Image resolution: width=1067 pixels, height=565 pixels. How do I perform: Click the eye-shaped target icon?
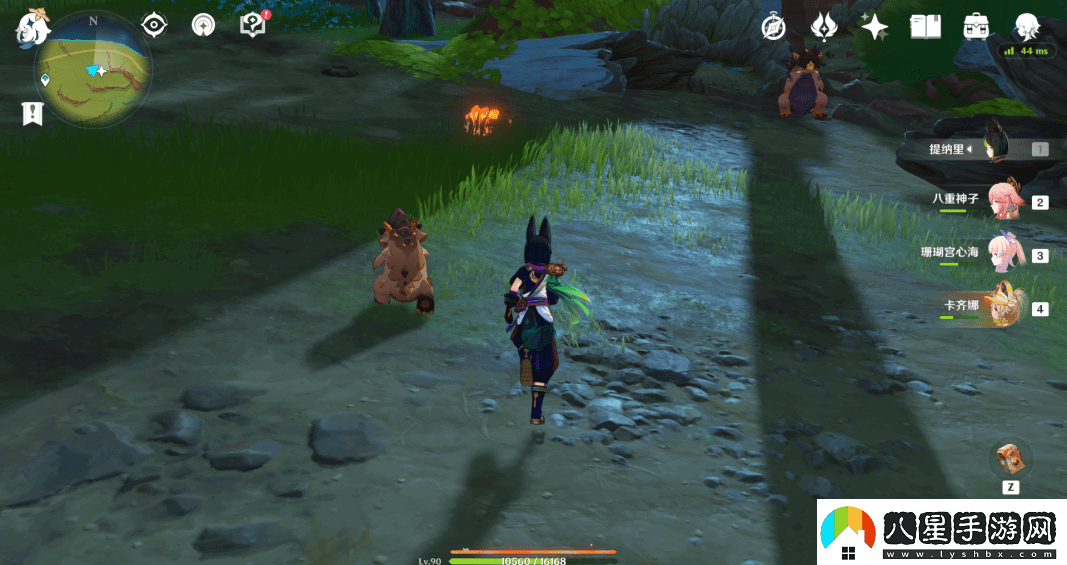click(154, 25)
